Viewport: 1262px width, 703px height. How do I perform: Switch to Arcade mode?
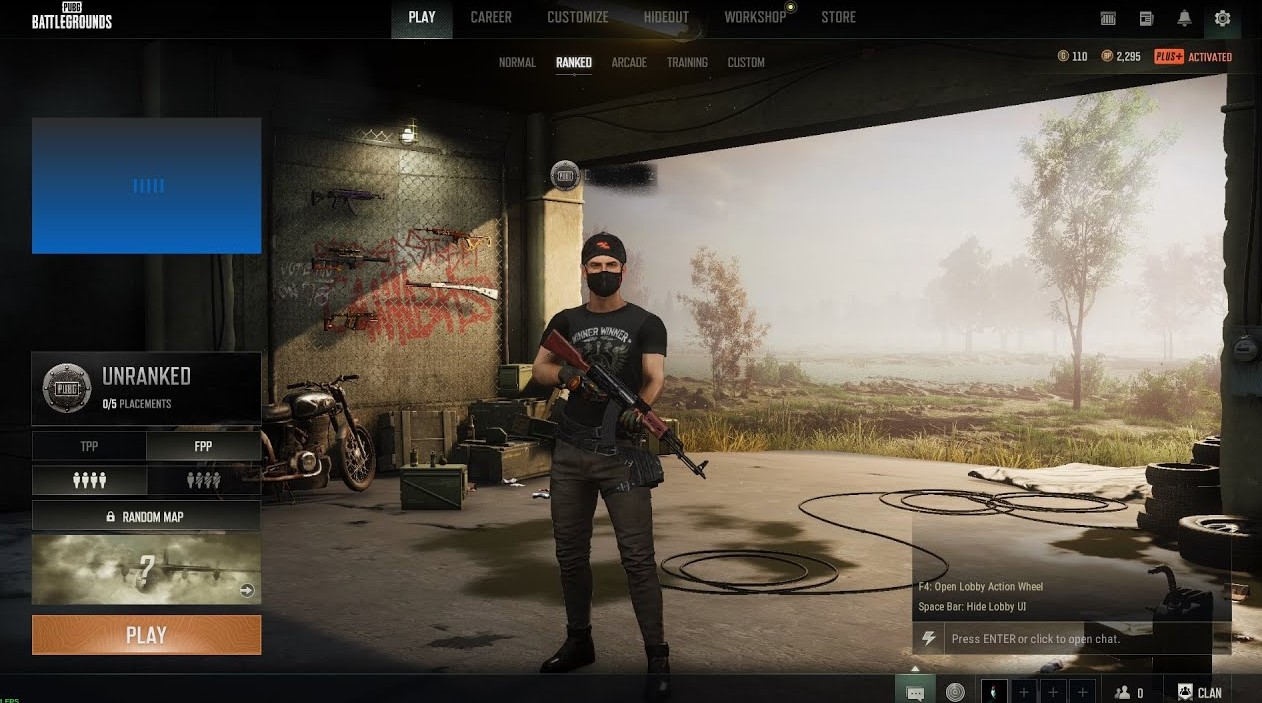click(629, 62)
